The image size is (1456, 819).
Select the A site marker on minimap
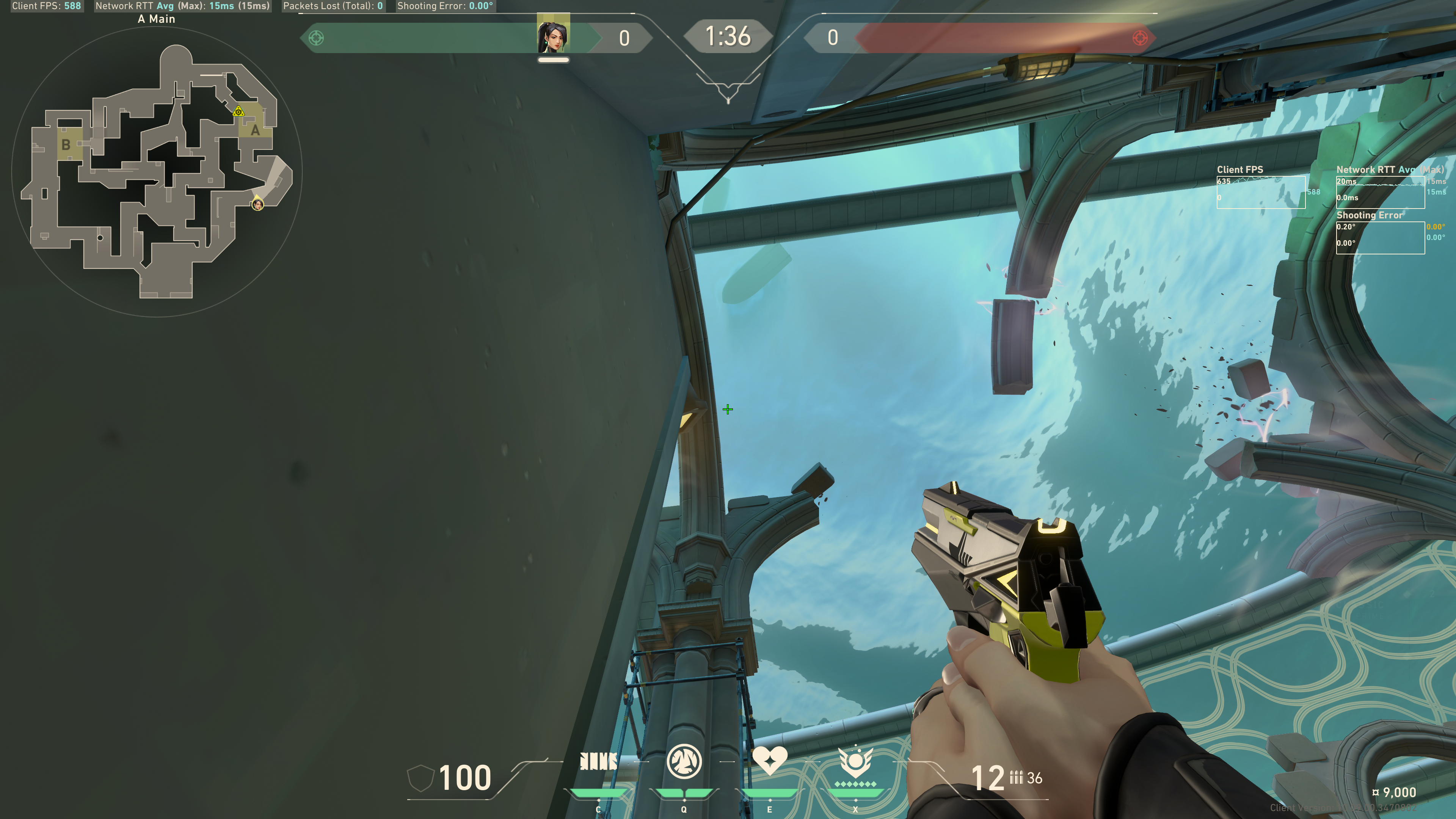[x=256, y=130]
